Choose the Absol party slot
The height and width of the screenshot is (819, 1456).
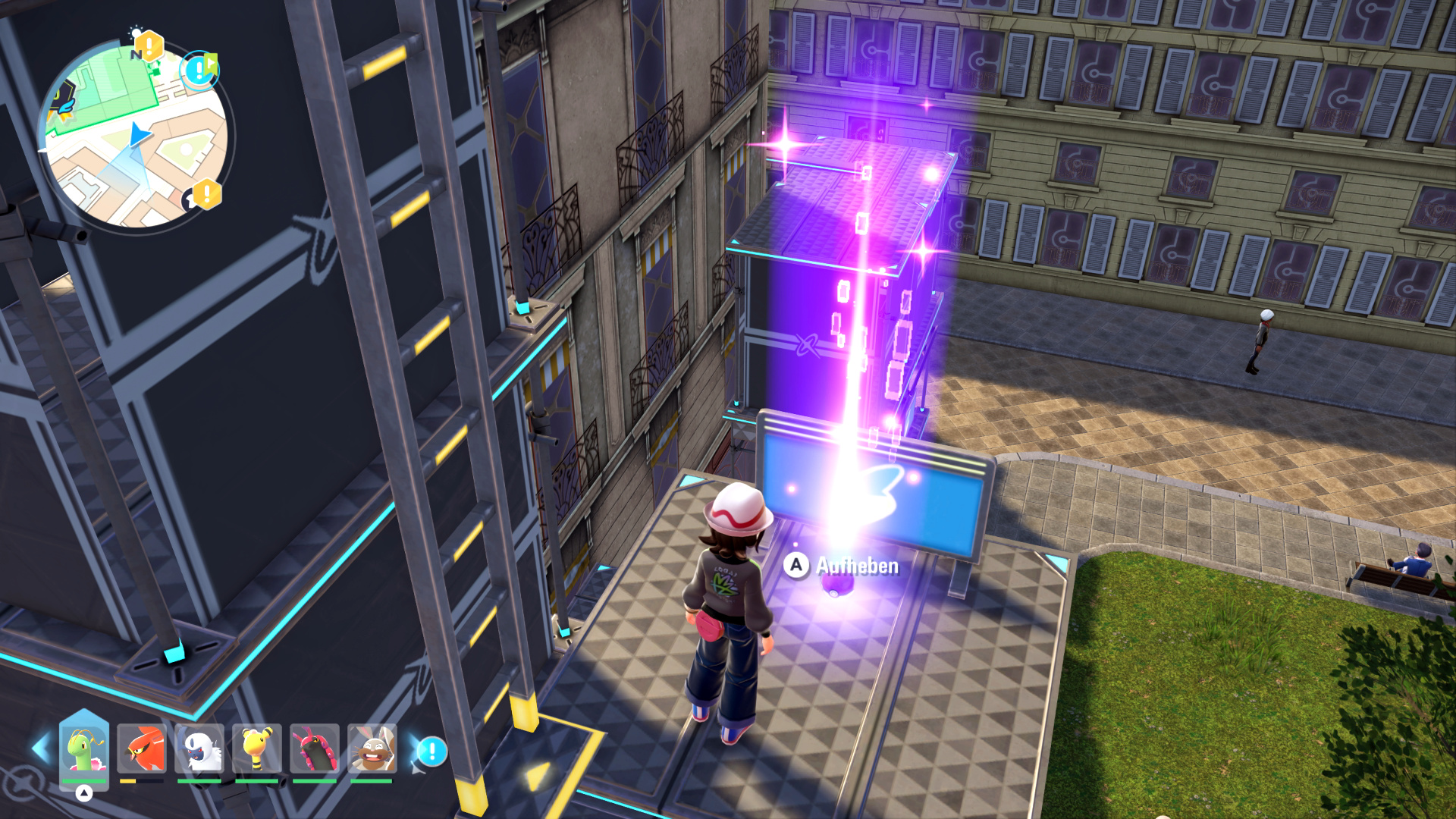[199, 749]
